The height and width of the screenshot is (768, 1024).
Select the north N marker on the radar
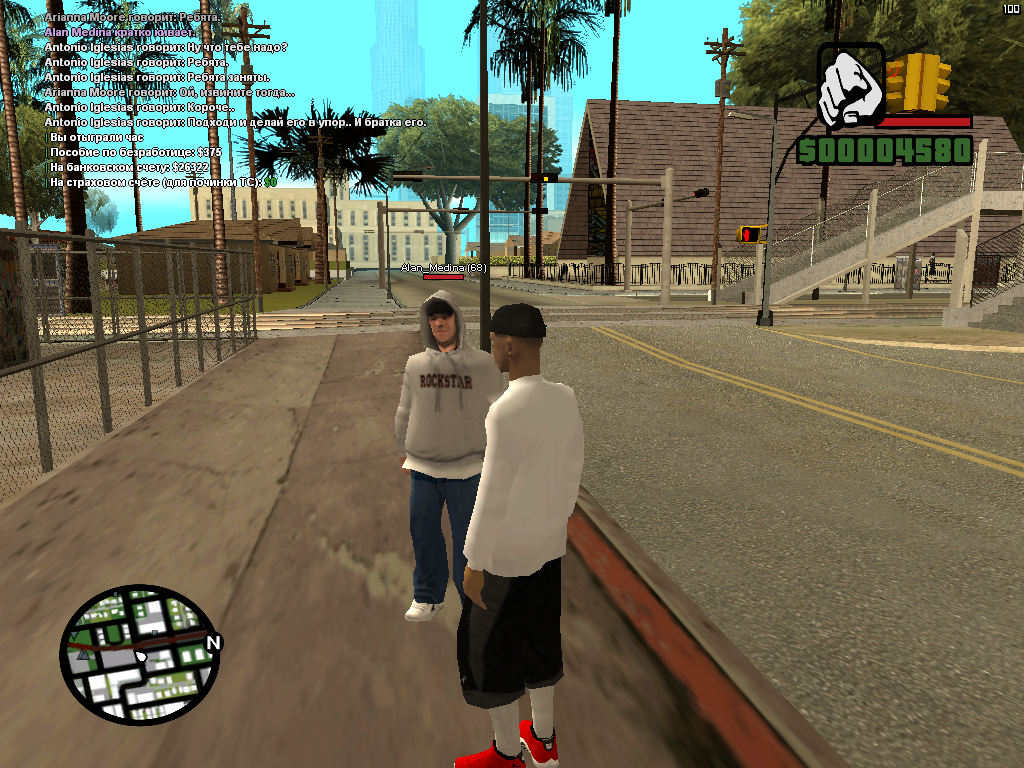(212, 642)
